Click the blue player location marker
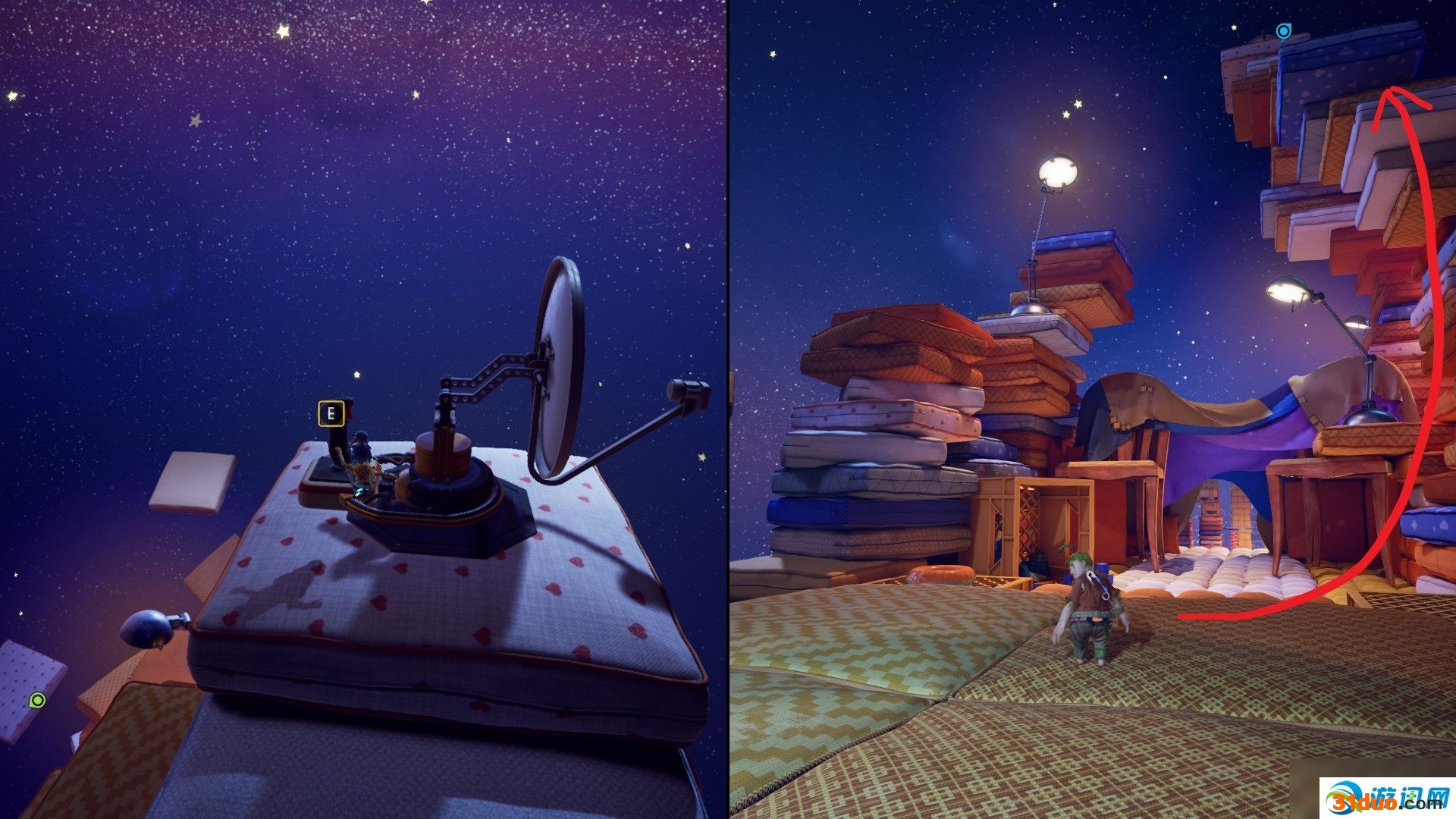 [x=1283, y=31]
